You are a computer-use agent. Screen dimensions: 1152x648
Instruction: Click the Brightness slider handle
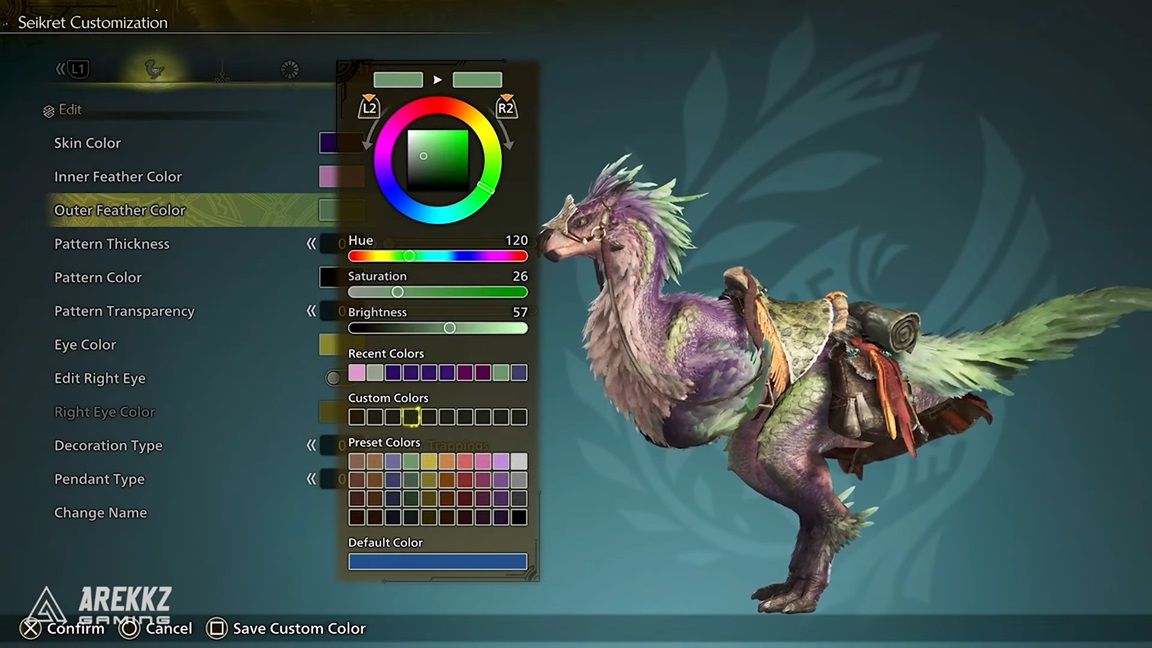tap(449, 328)
